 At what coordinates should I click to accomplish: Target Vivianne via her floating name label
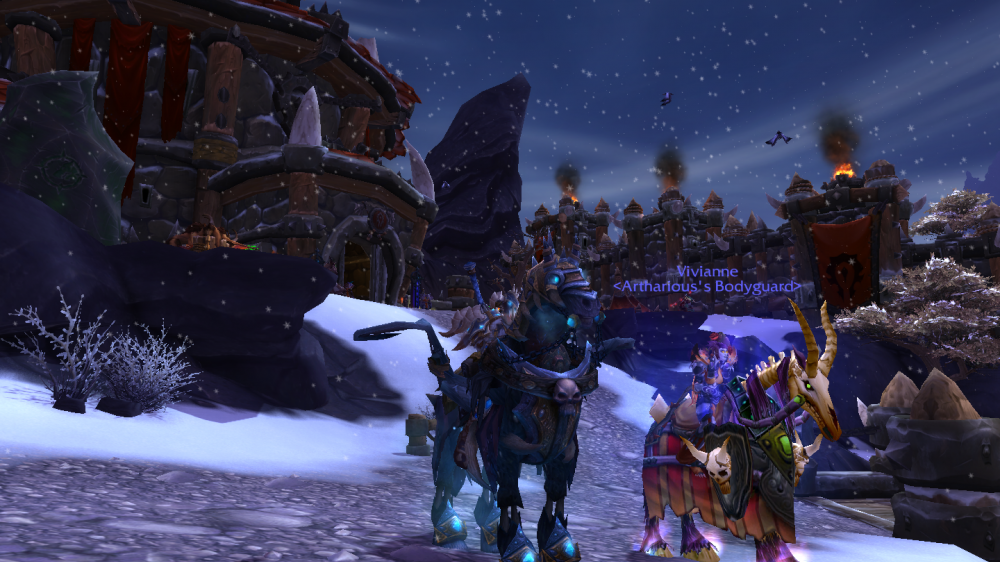707,271
